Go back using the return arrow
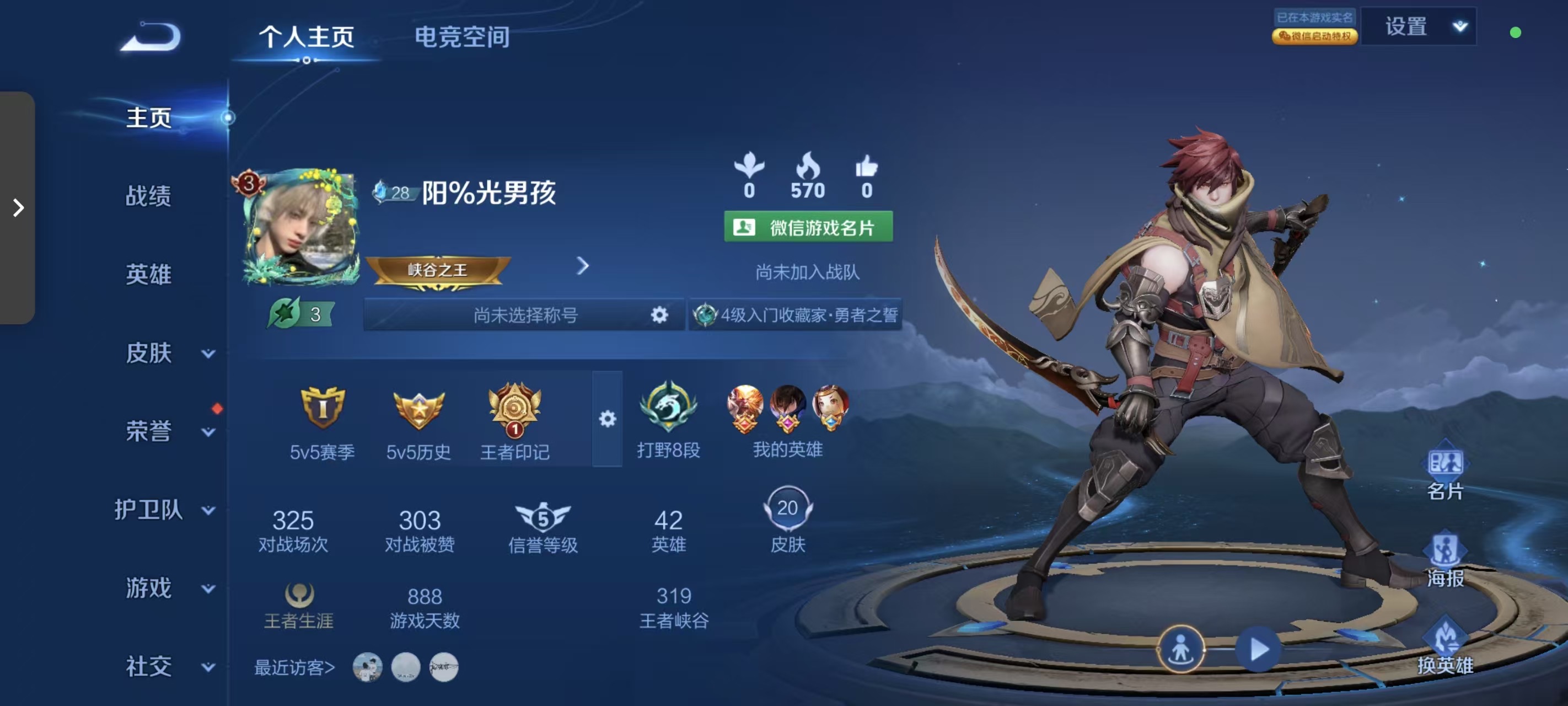 point(151,37)
